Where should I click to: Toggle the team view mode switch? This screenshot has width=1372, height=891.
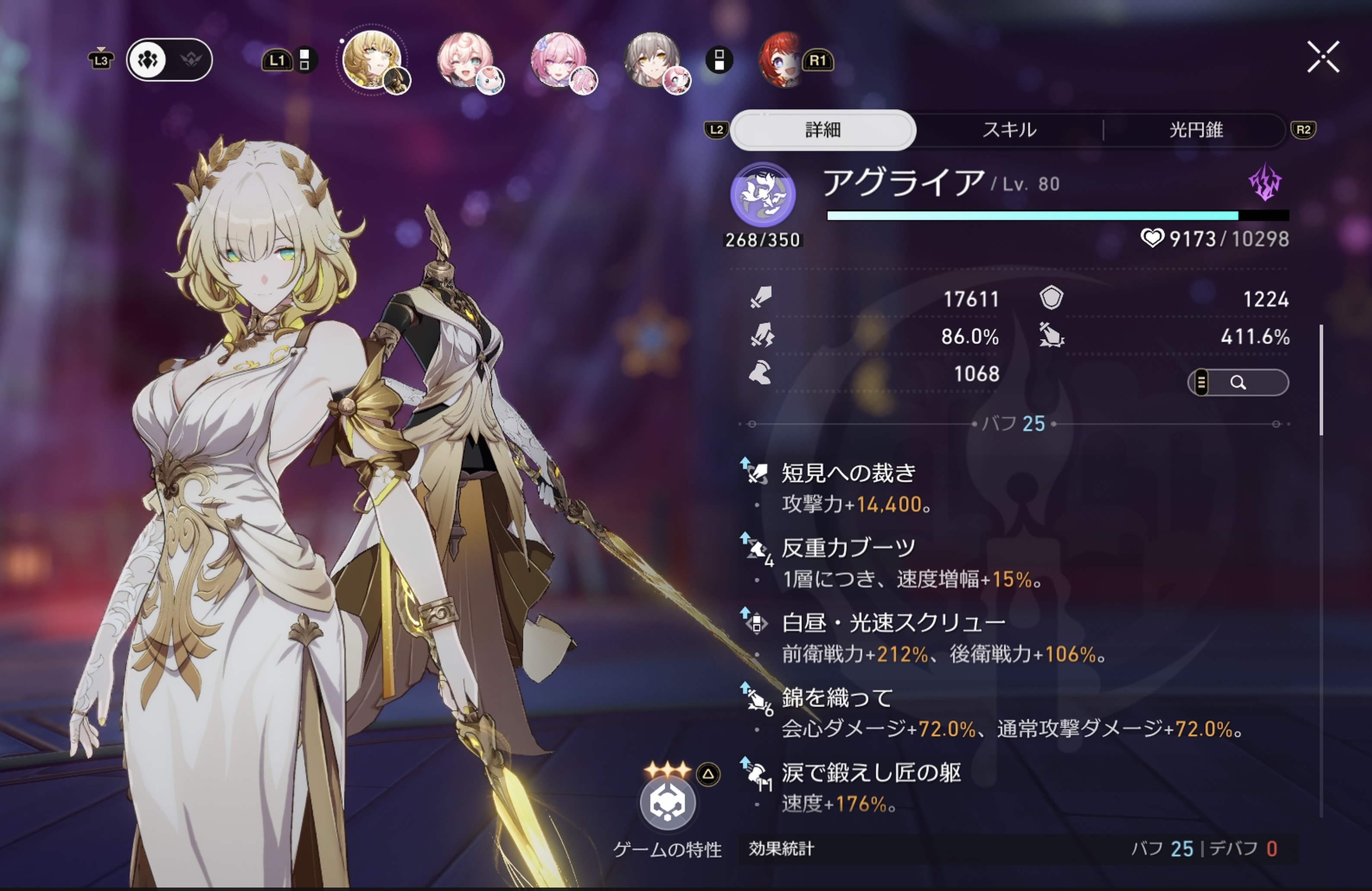(169, 59)
